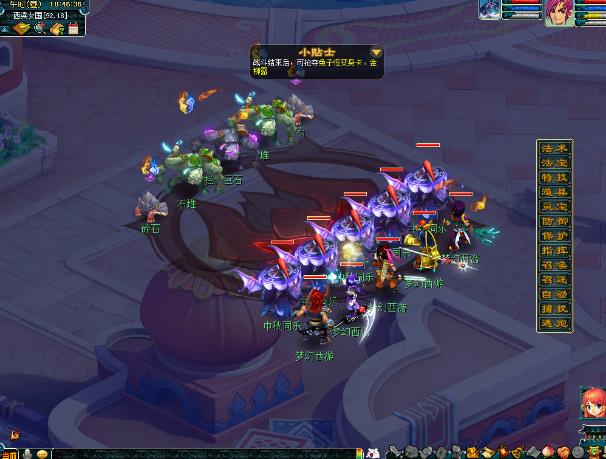Choose the 法术 (Spell) battle command

(554, 148)
